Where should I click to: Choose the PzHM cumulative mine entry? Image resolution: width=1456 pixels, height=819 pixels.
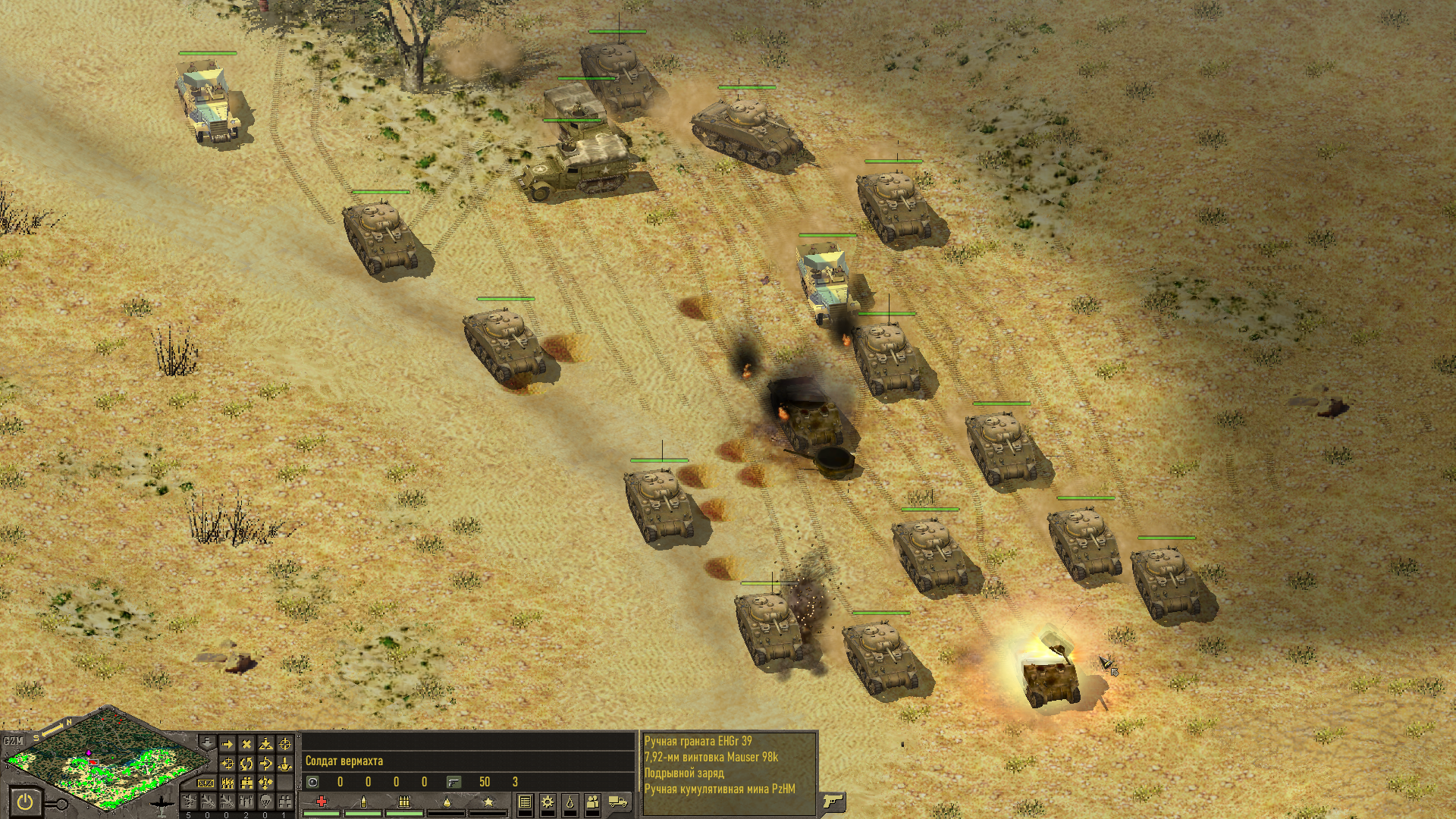click(719, 789)
